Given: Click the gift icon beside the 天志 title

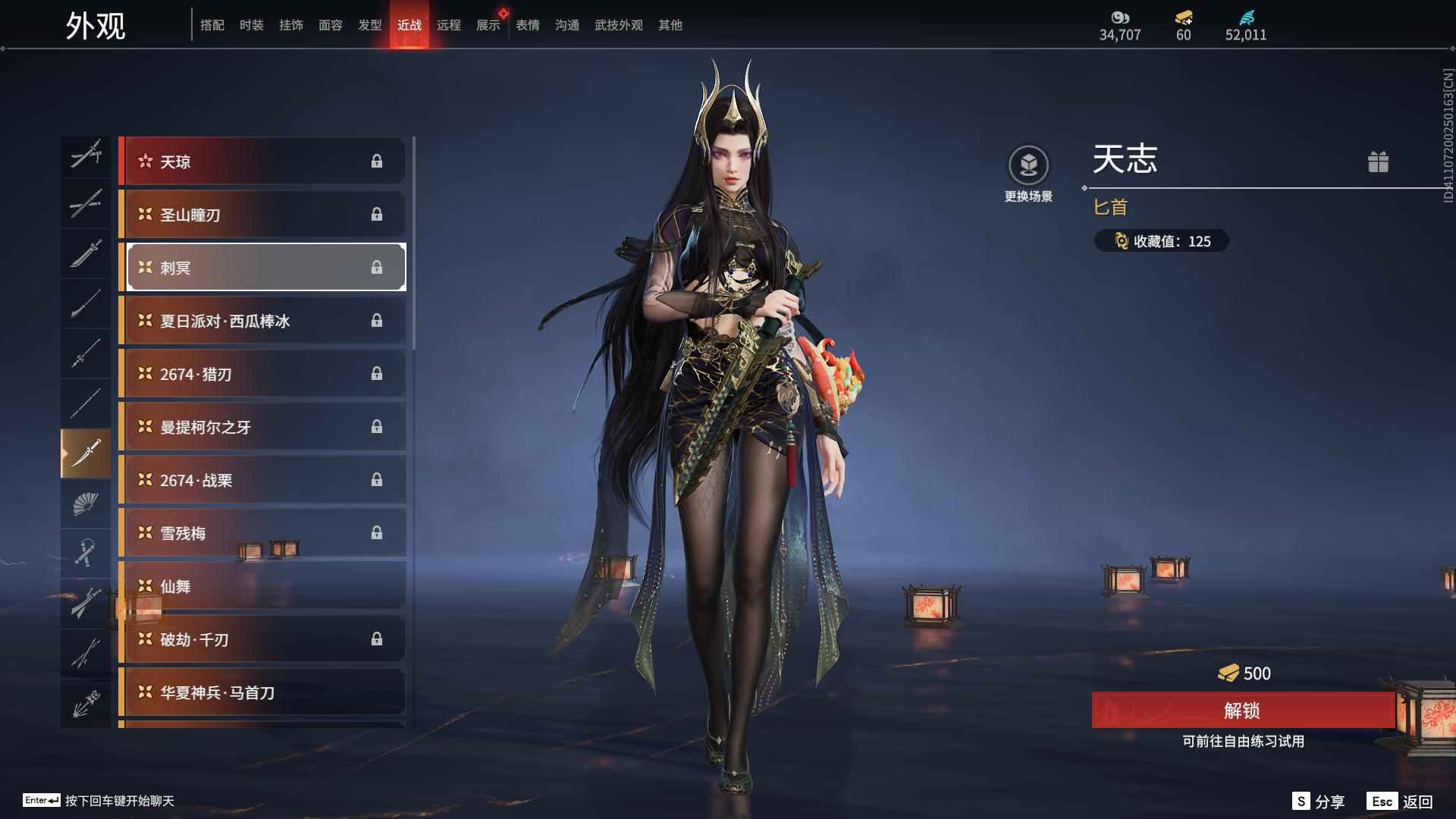Looking at the screenshot, I should (1379, 162).
